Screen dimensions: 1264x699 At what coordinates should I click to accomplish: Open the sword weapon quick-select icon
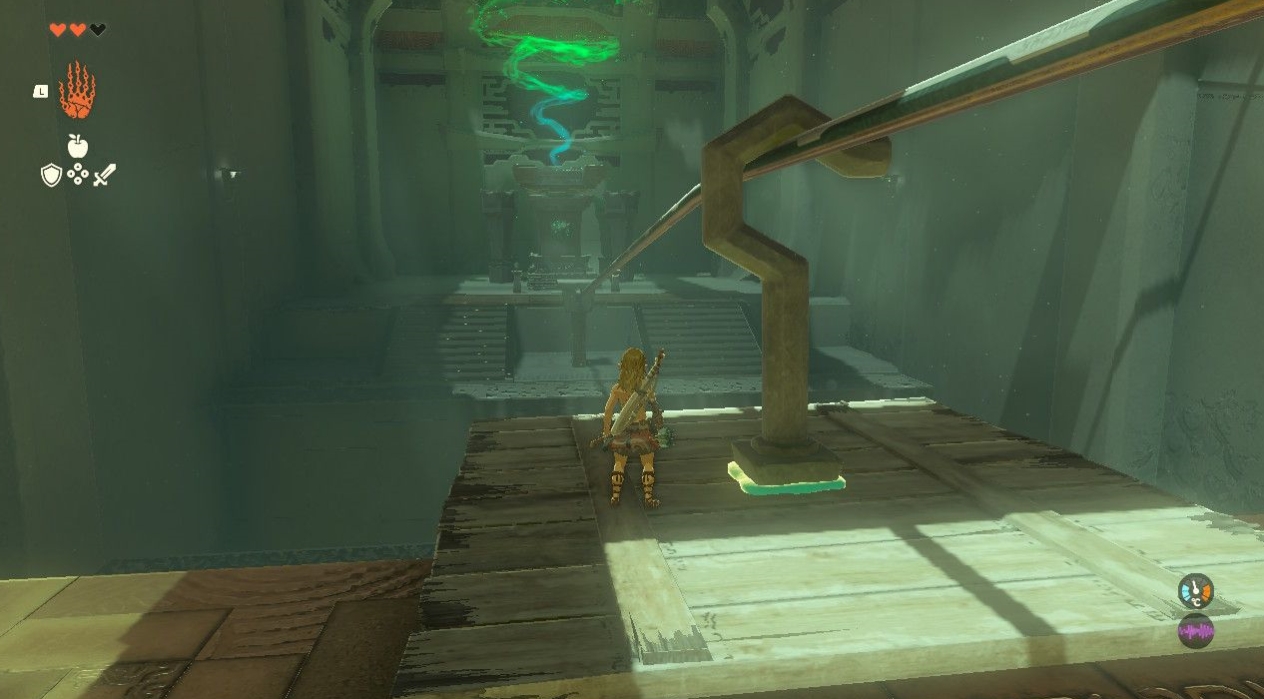tap(104, 176)
